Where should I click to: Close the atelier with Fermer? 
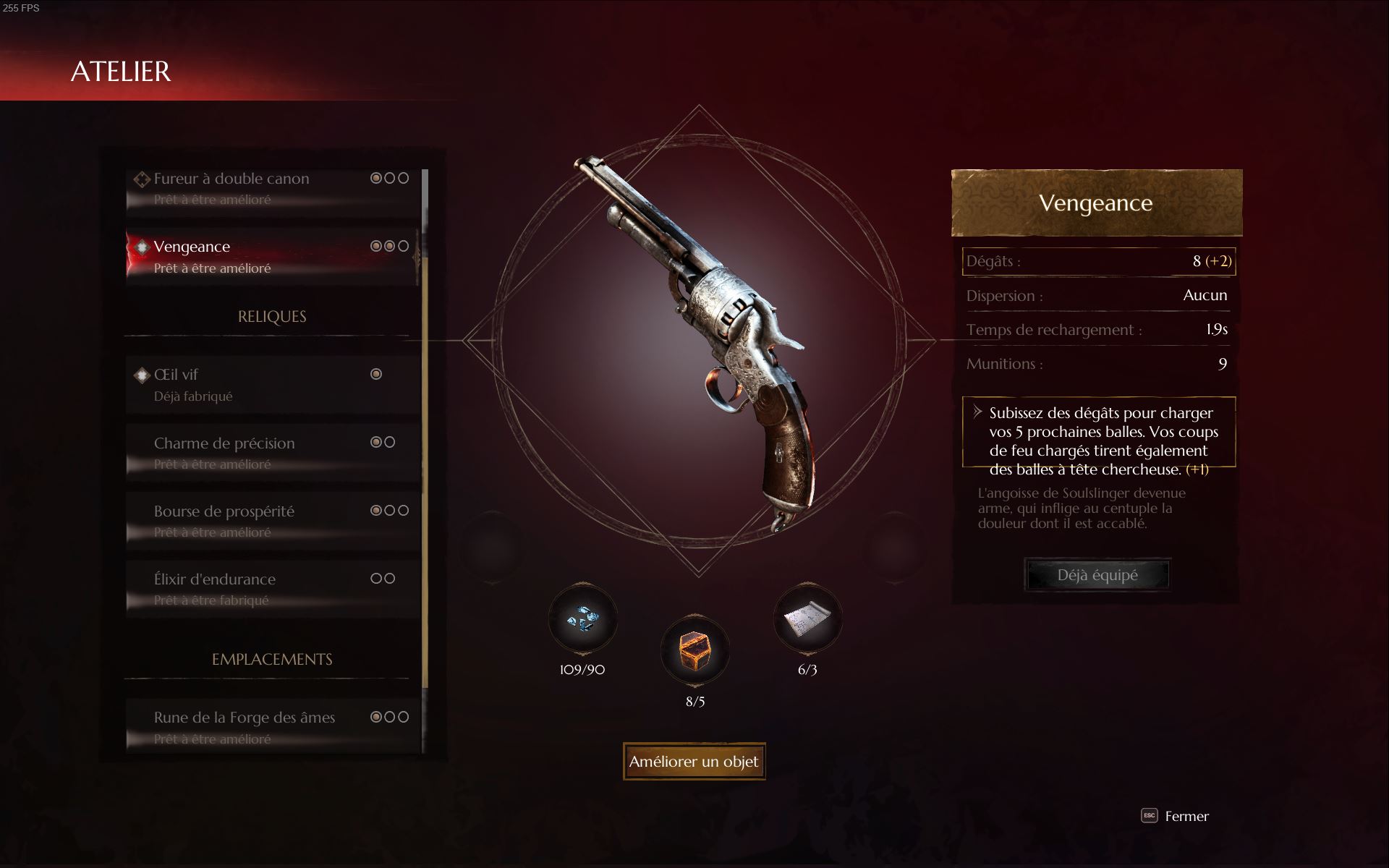pyautogui.click(x=1176, y=816)
